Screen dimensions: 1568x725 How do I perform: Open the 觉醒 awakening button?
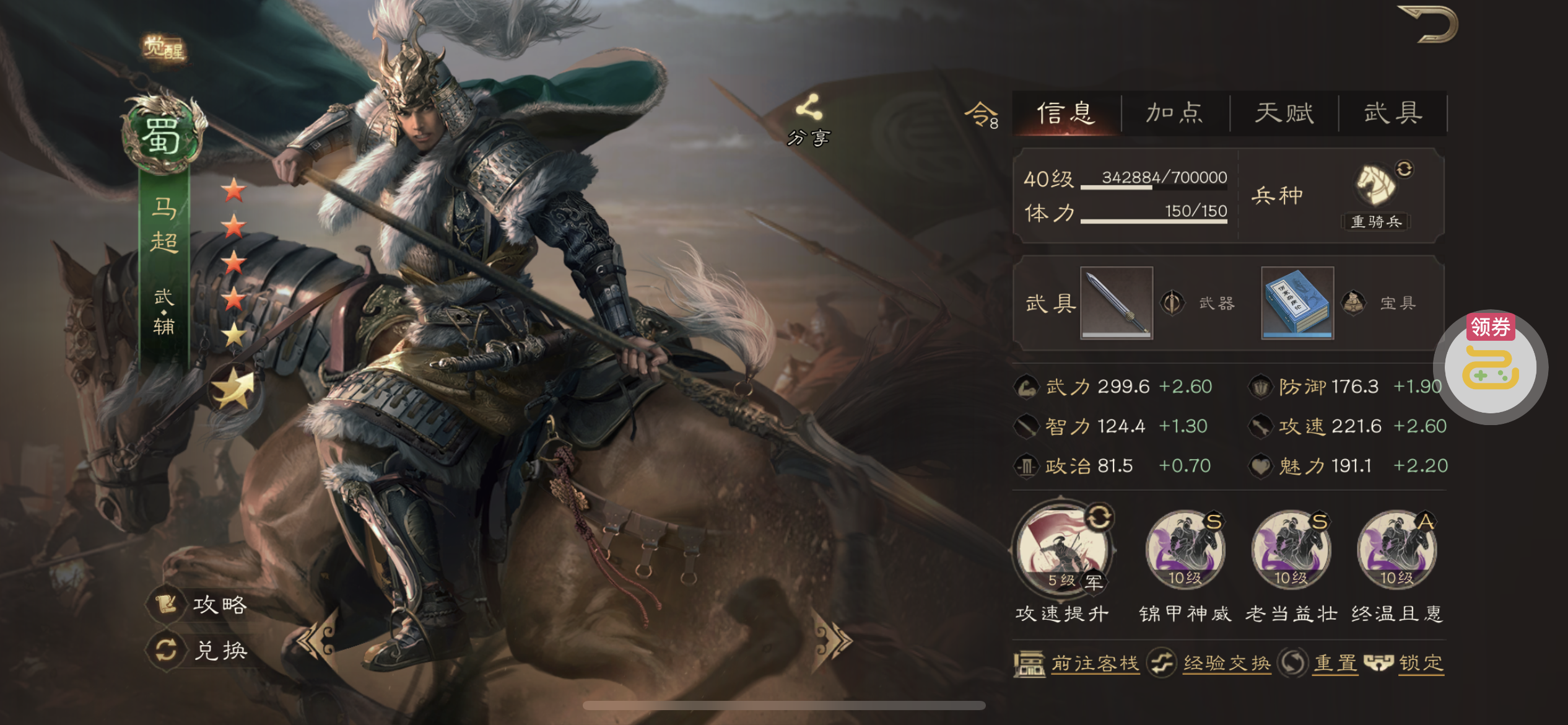coord(164,48)
